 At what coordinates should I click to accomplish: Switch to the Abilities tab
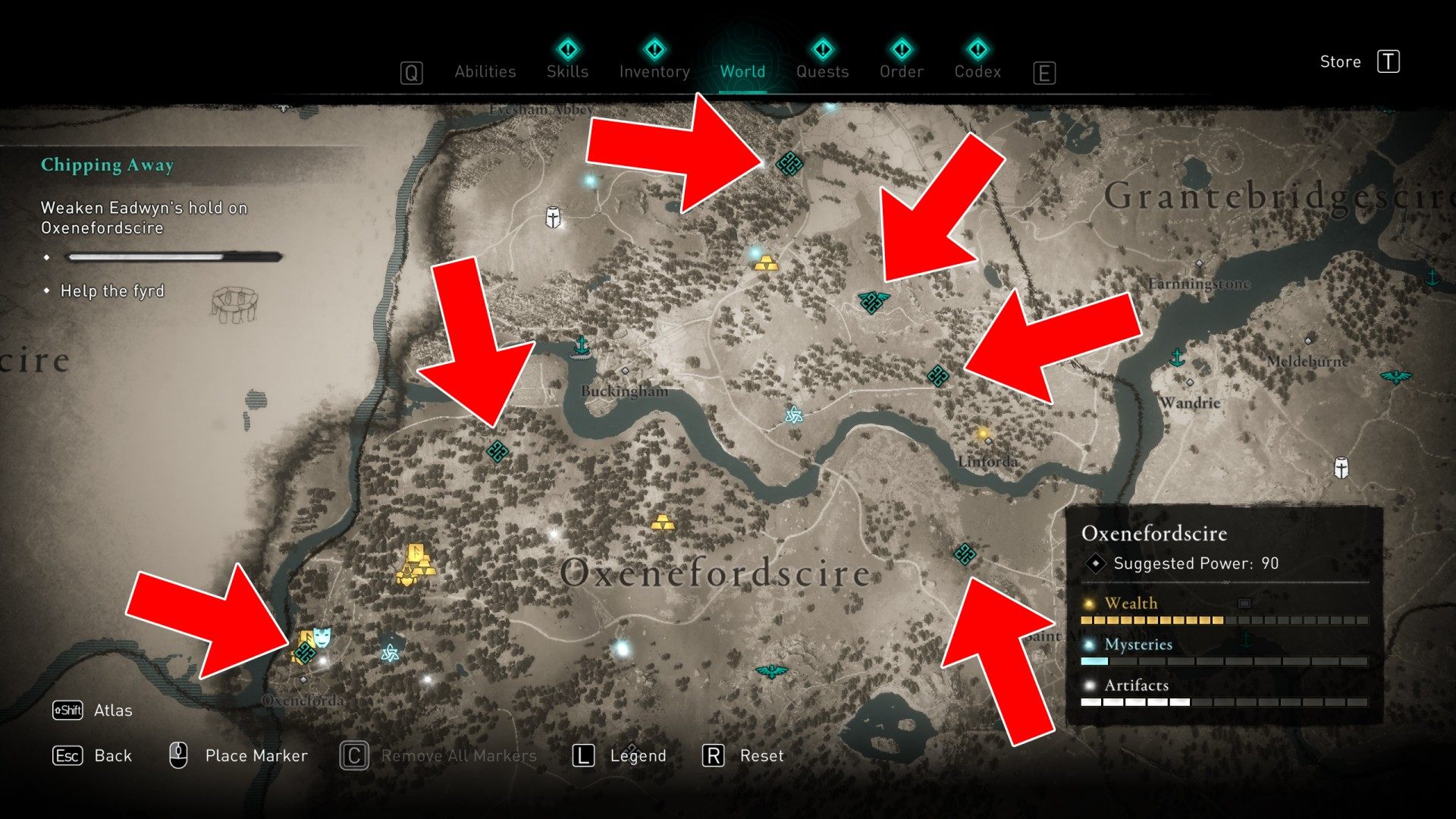pos(485,71)
